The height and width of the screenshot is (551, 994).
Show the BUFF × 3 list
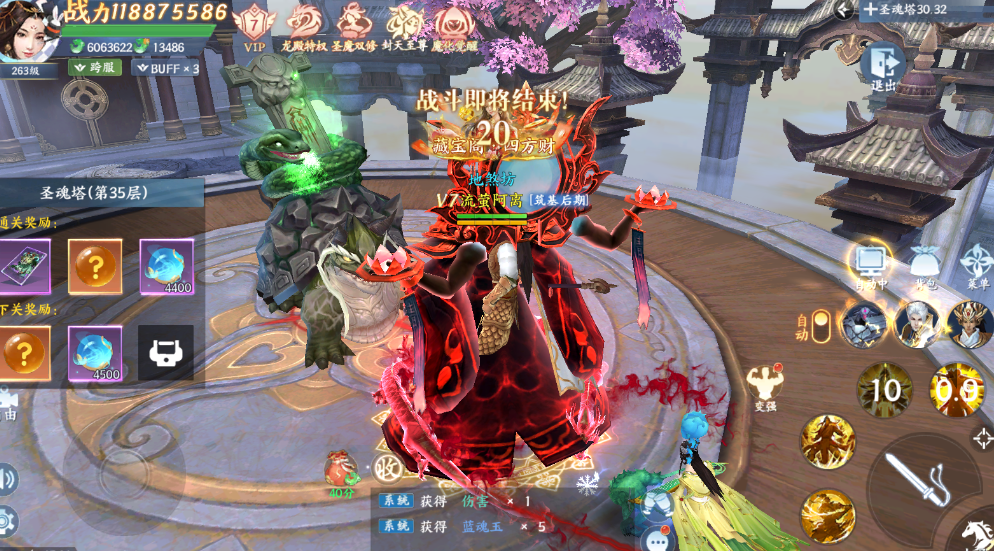167,68
